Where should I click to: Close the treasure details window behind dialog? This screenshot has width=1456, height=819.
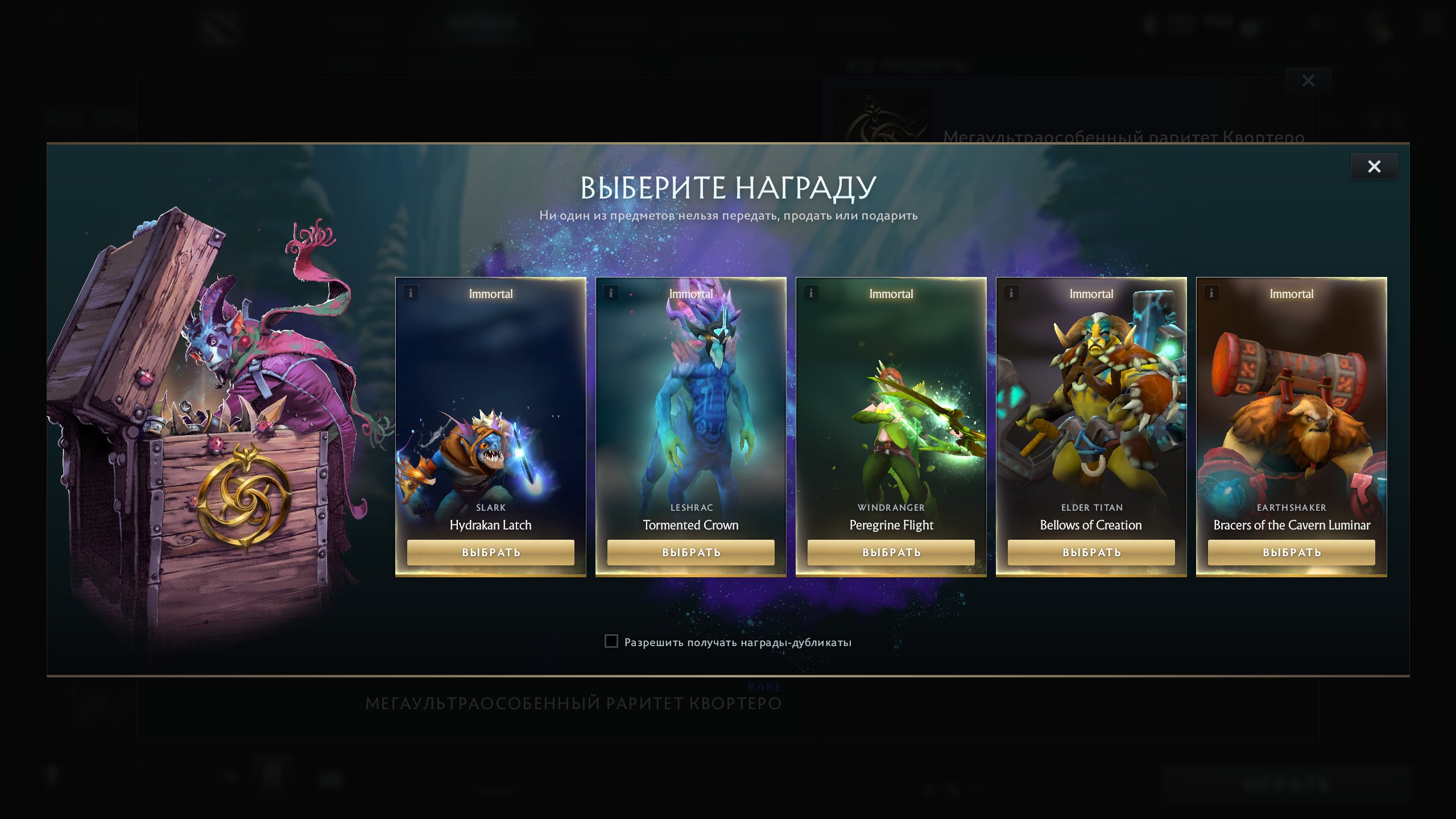(1308, 81)
